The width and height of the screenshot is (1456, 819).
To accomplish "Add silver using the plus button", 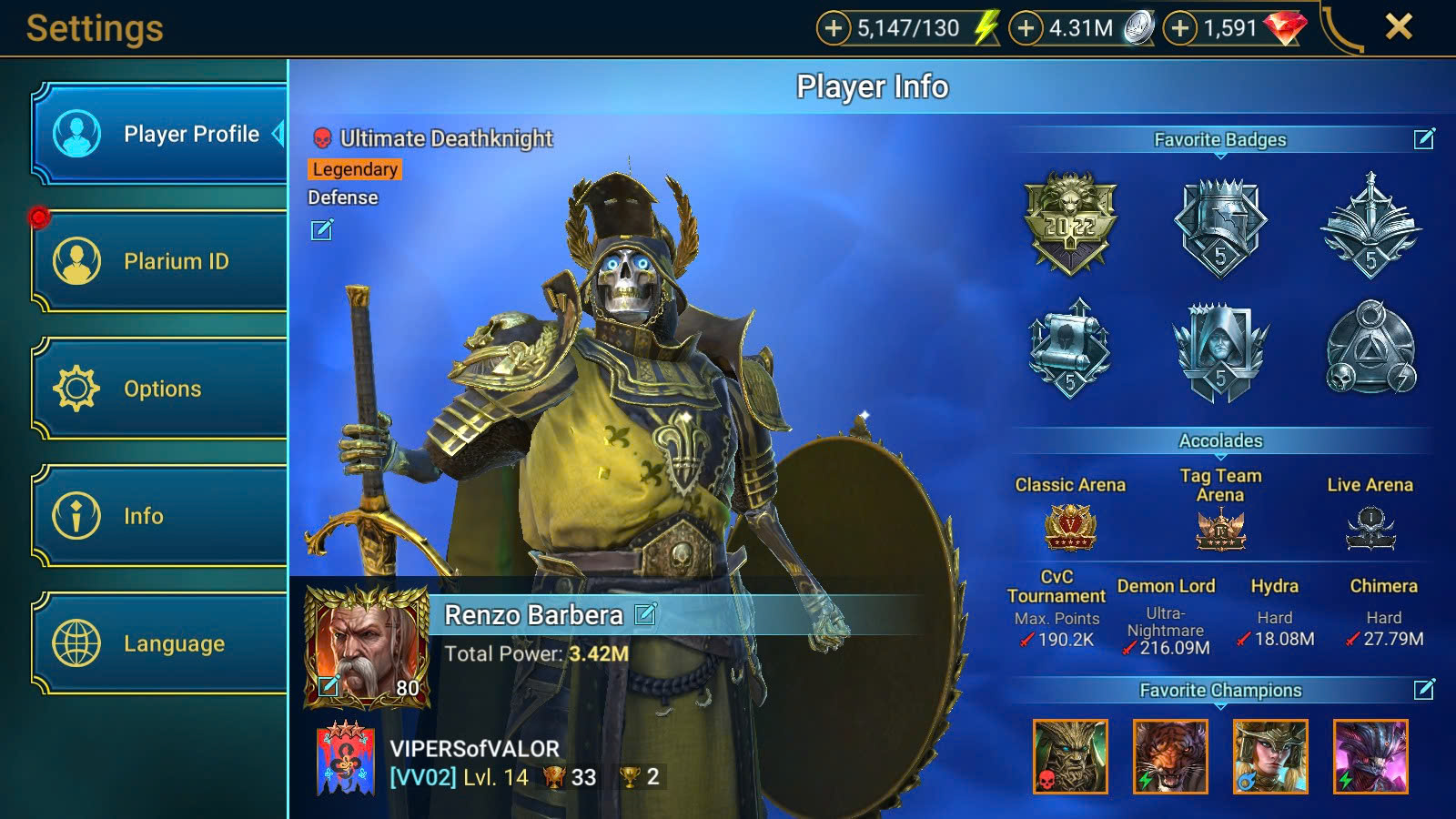I will (1026, 28).
